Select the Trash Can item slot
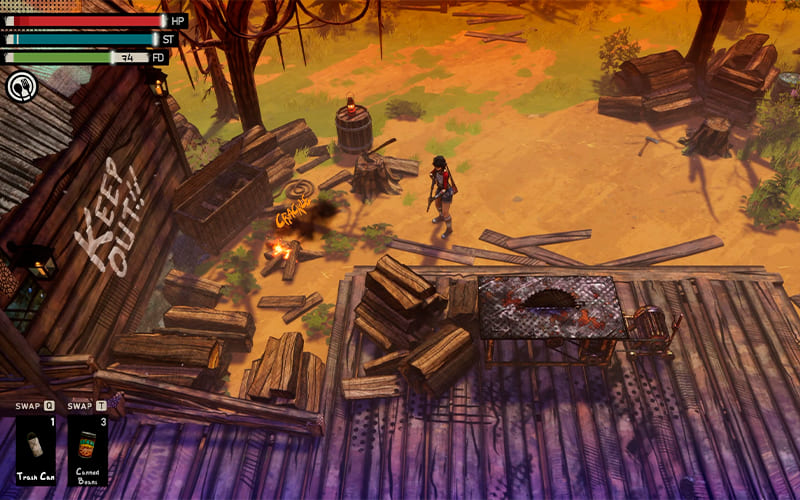This screenshot has height=500, width=800. click(x=35, y=449)
